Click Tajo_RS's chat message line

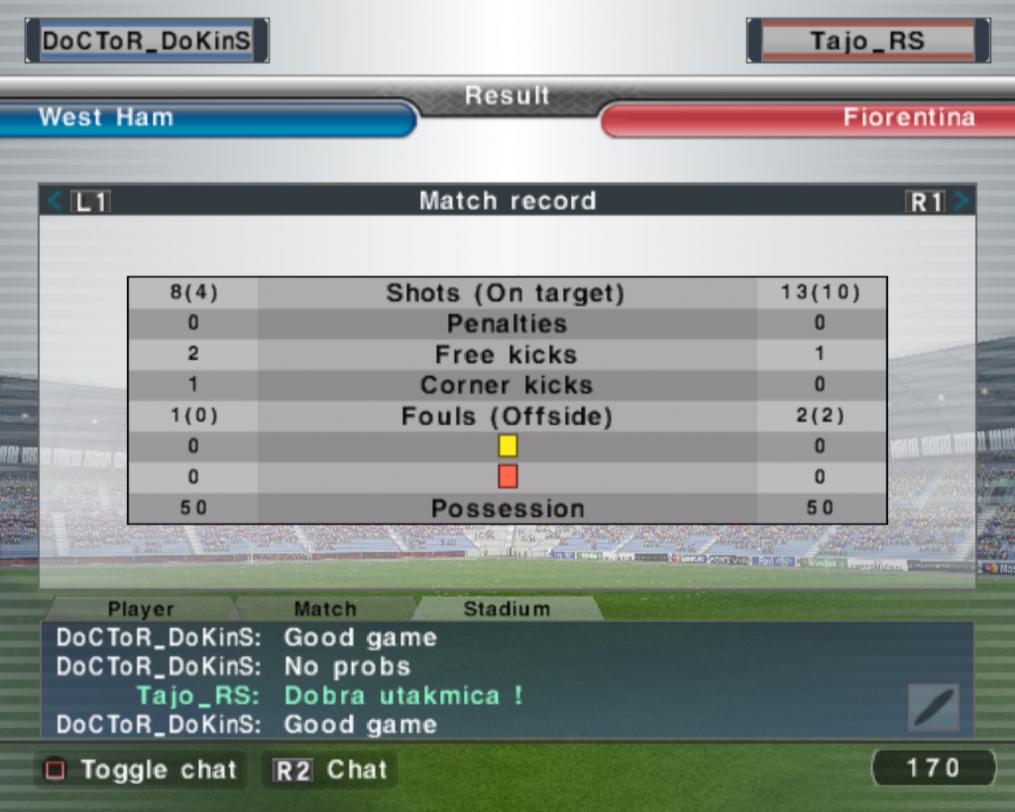click(x=330, y=695)
